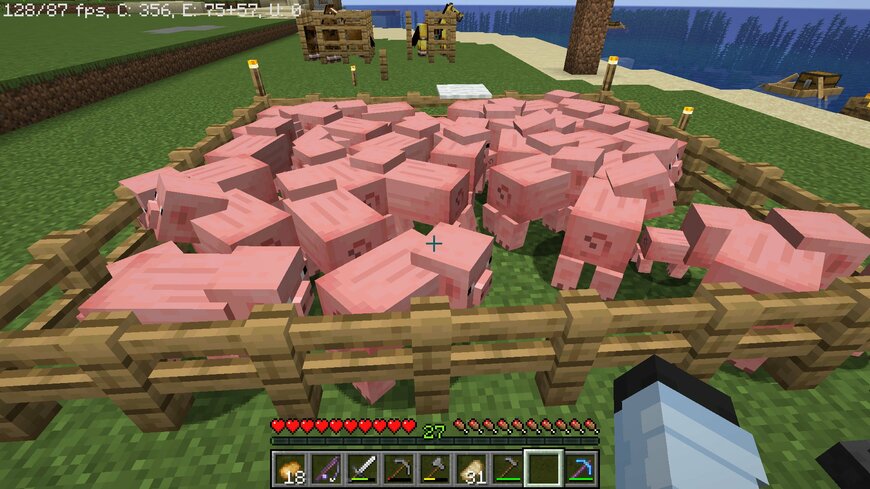Select the pickaxe with green durability bar
This screenshot has width=870, height=489.
pos(507,467)
